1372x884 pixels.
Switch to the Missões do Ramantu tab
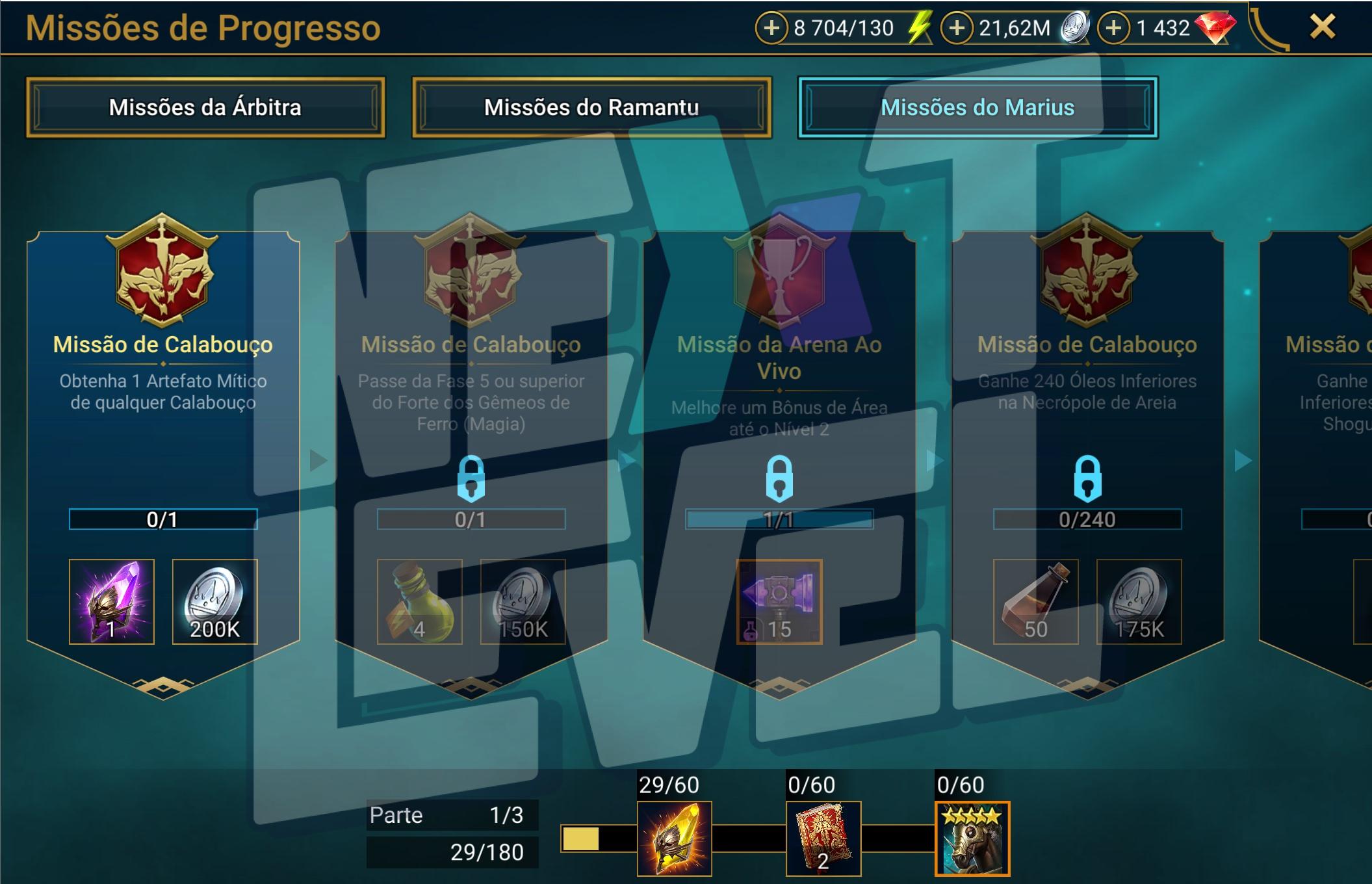[x=590, y=107]
